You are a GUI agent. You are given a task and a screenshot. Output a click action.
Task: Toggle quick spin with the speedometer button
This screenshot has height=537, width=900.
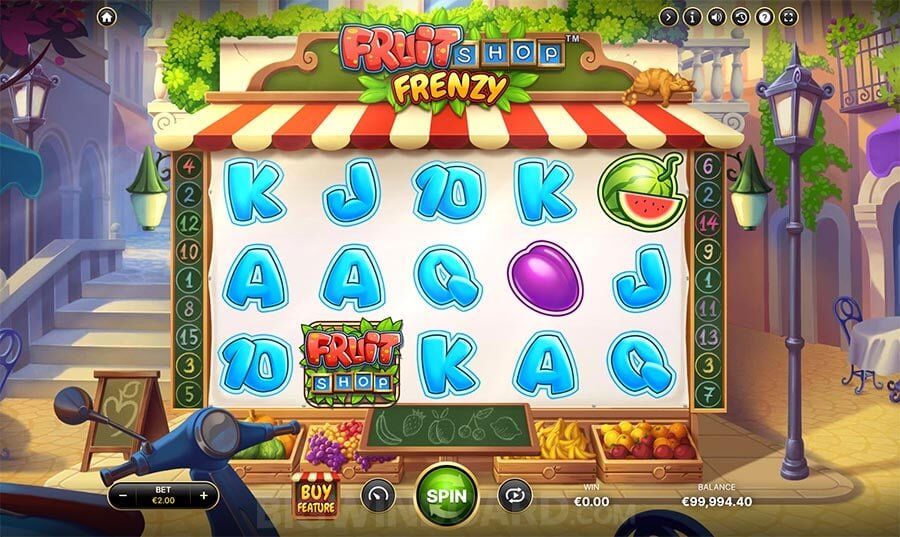tap(378, 494)
